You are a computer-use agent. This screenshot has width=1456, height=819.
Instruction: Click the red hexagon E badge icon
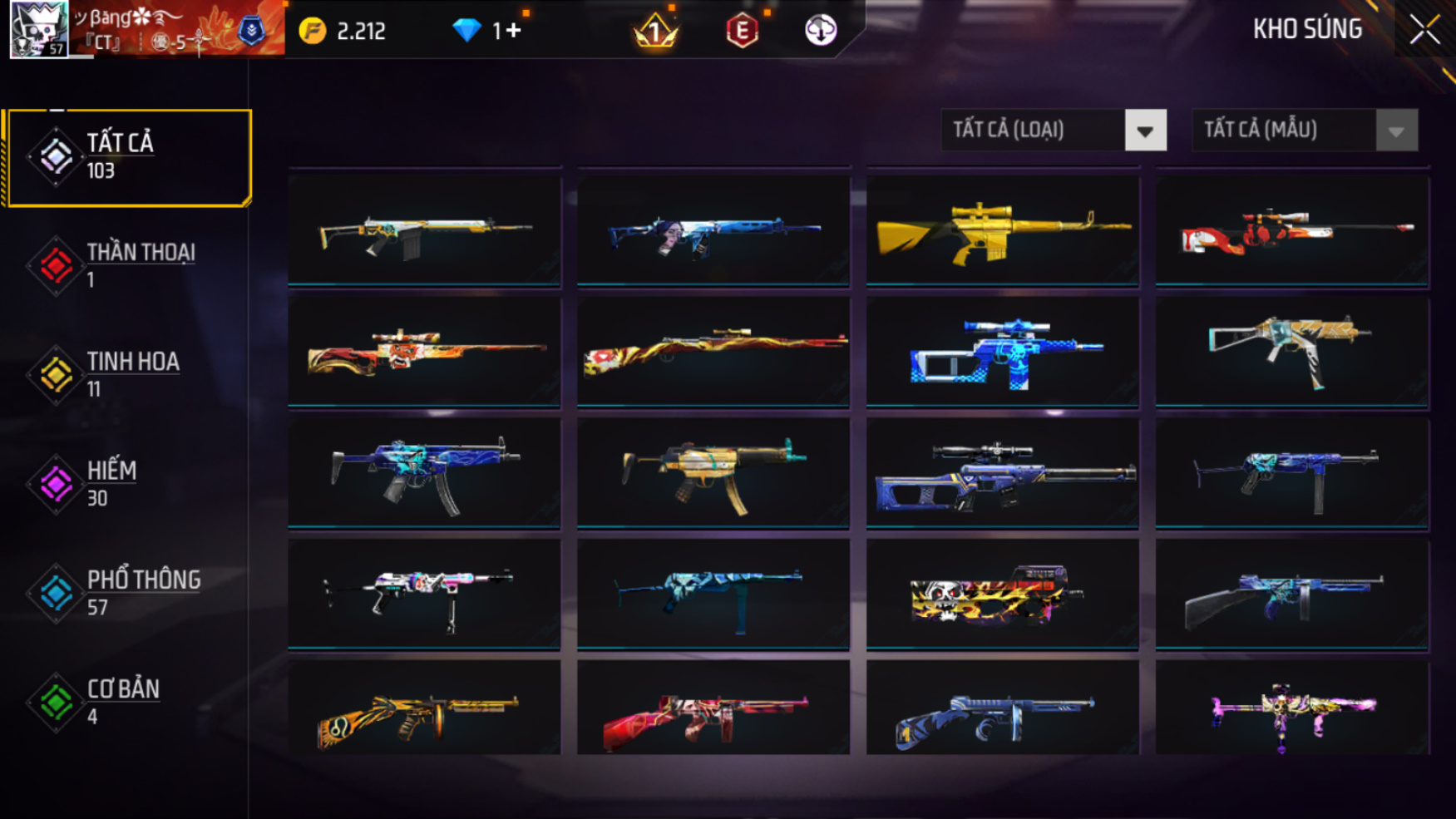(x=742, y=32)
